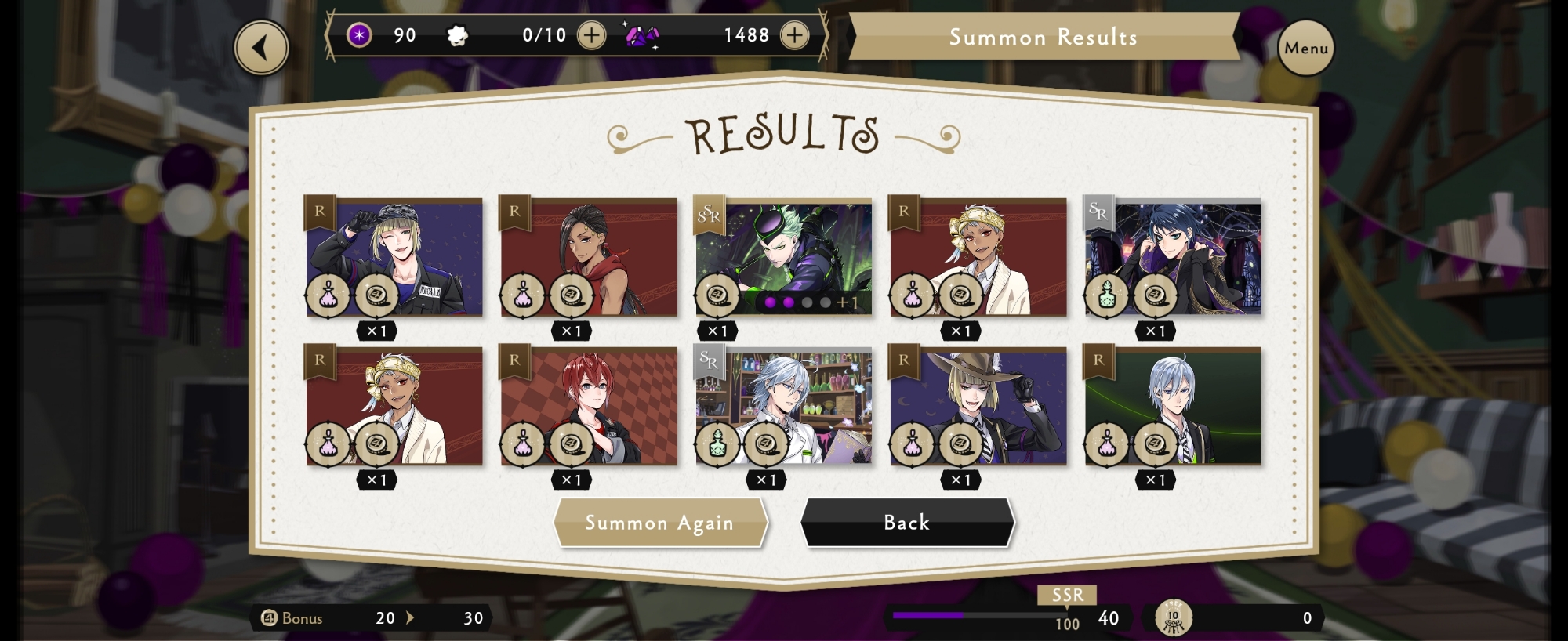1568x641 pixels.
Task: Open the R card with the red hoodie character
Action: pyautogui.click(x=589, y=257)
